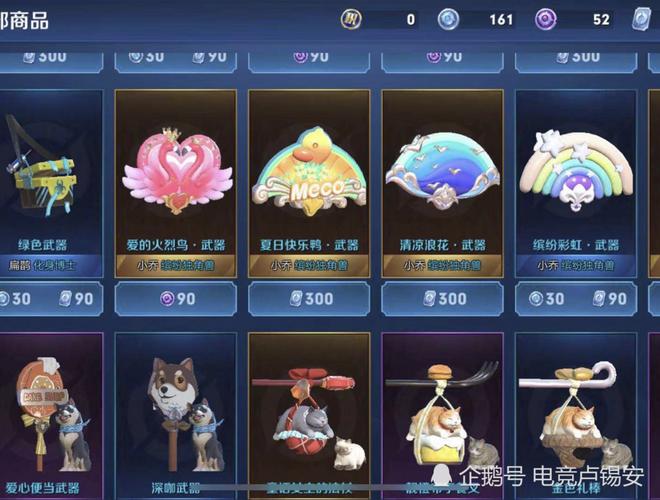This screenshot has width=660, height=500.
Task: Click the price button under 缤纷彩虹
Action: [x=574, y=298]
